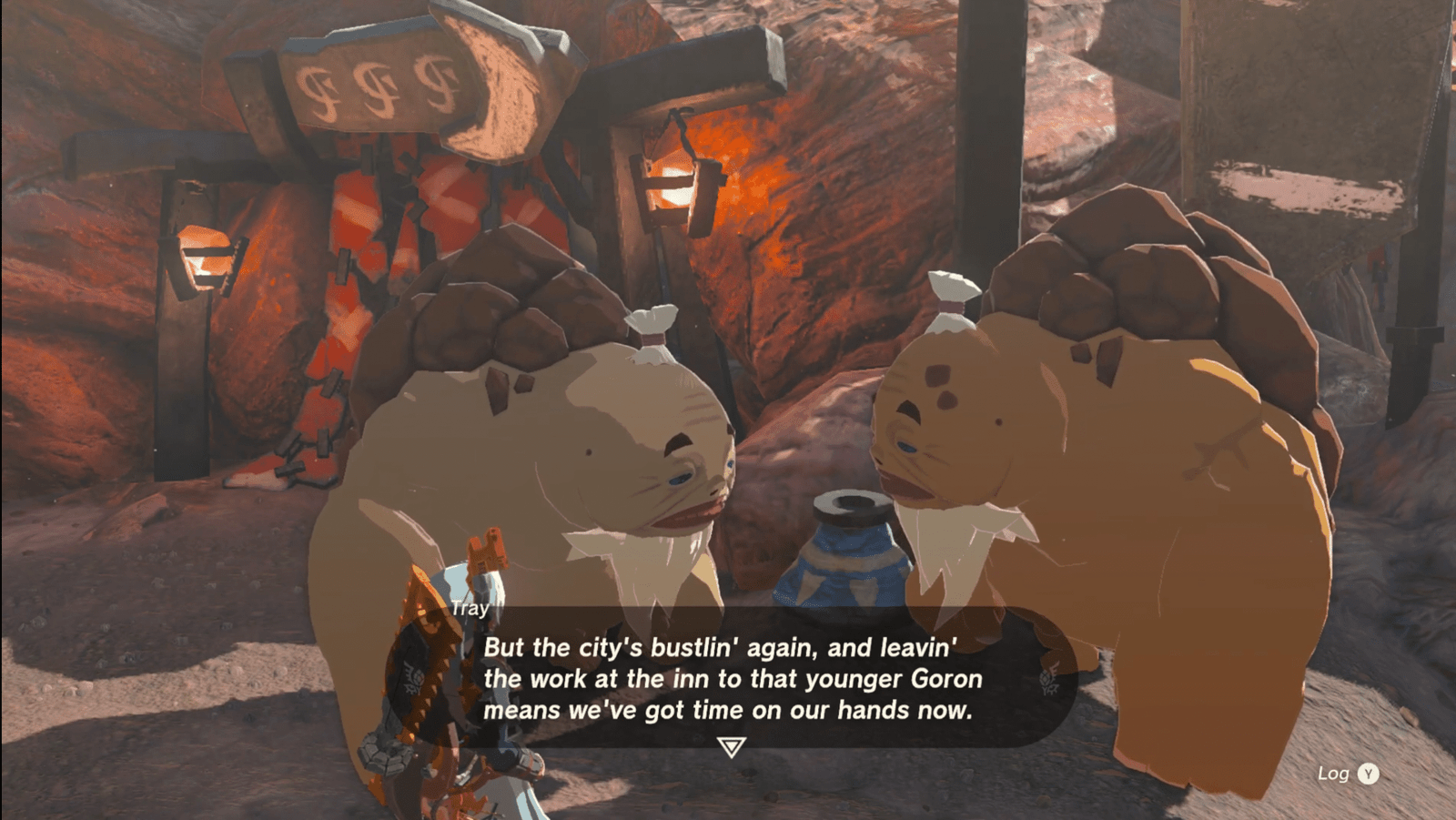1456x820 pixels.
Task: Advance dialogue with the continue arrow
Action: pyautogui.click(x=731, y=747)
